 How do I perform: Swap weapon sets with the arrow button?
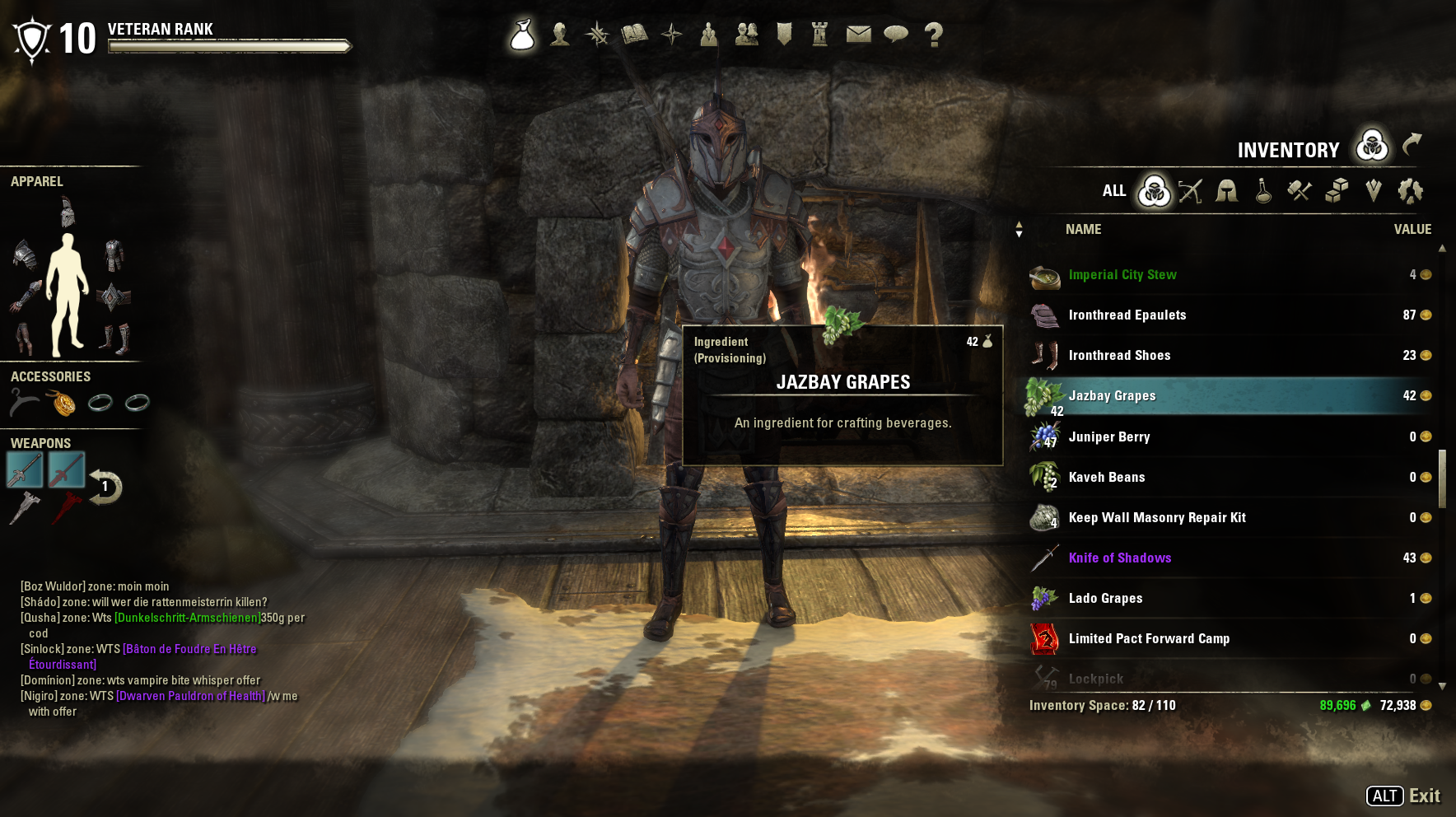(x=105, y=487)
